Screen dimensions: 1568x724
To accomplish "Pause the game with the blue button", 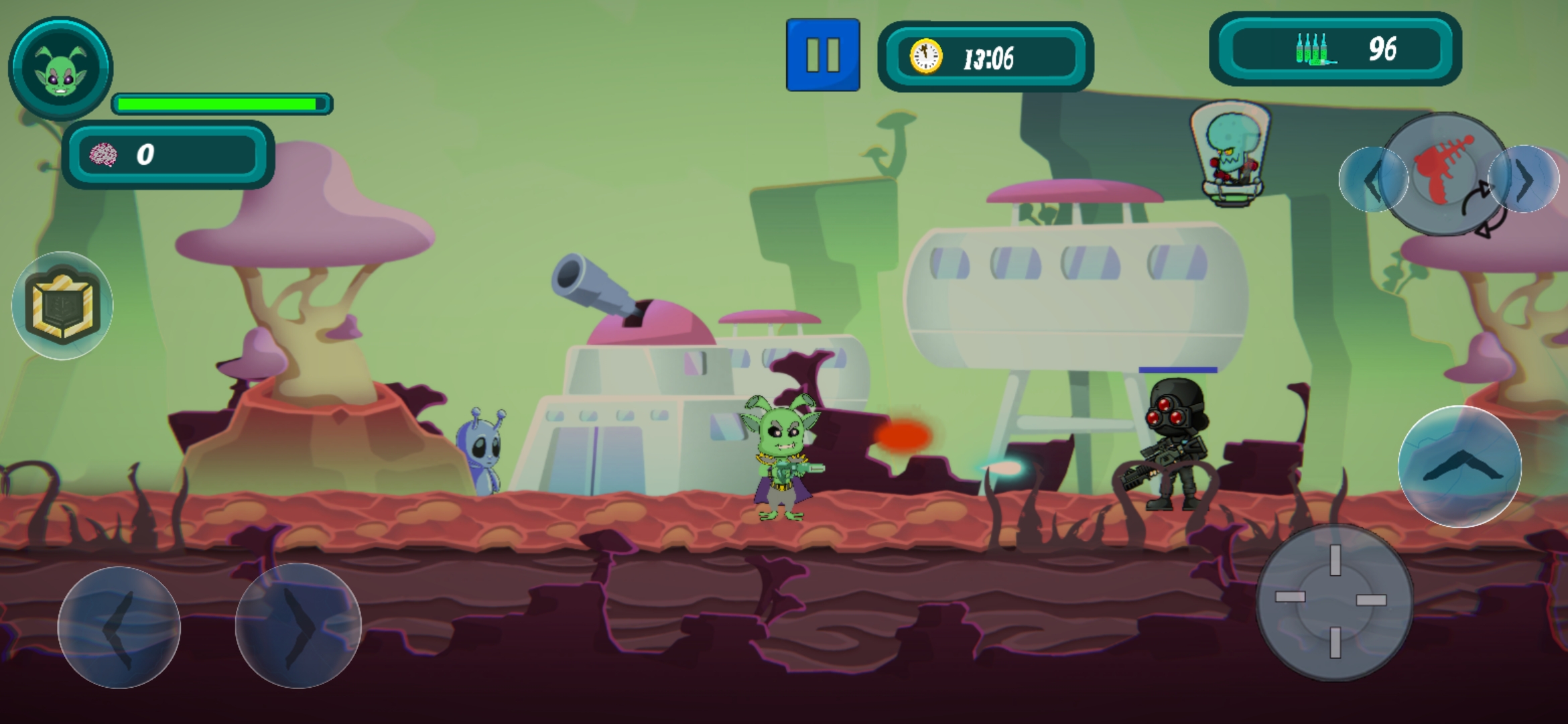I will point(823,55).
